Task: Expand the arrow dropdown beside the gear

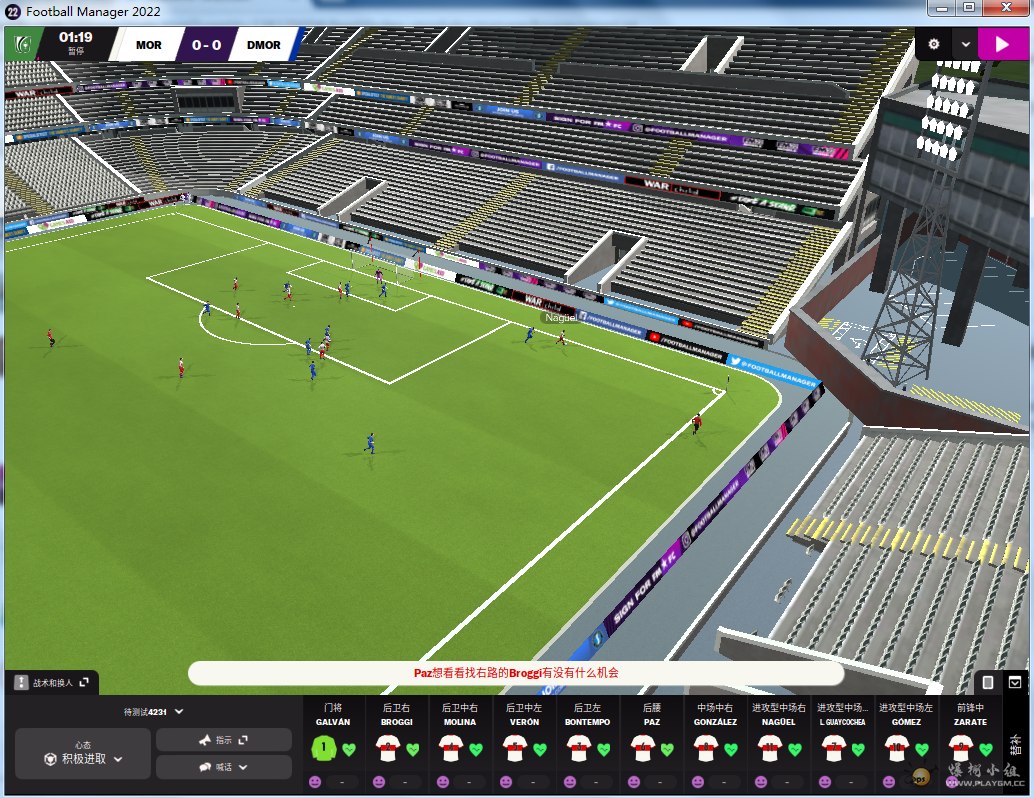Action: click(x=965, y=44)
